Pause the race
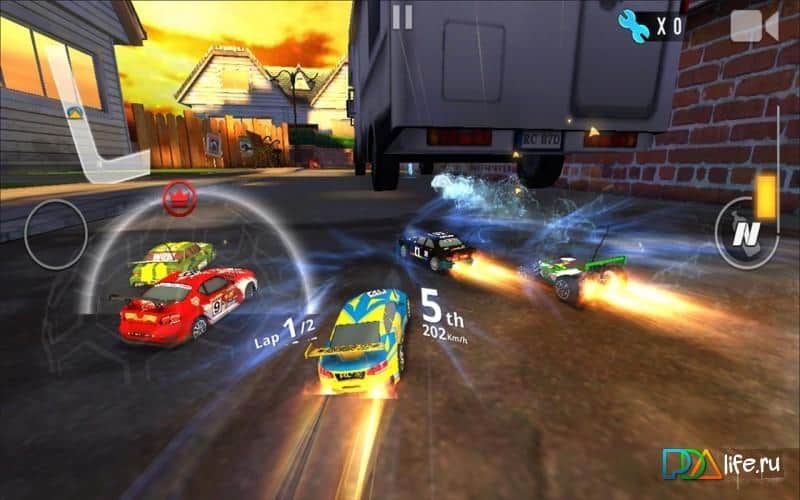 point(402,17)
